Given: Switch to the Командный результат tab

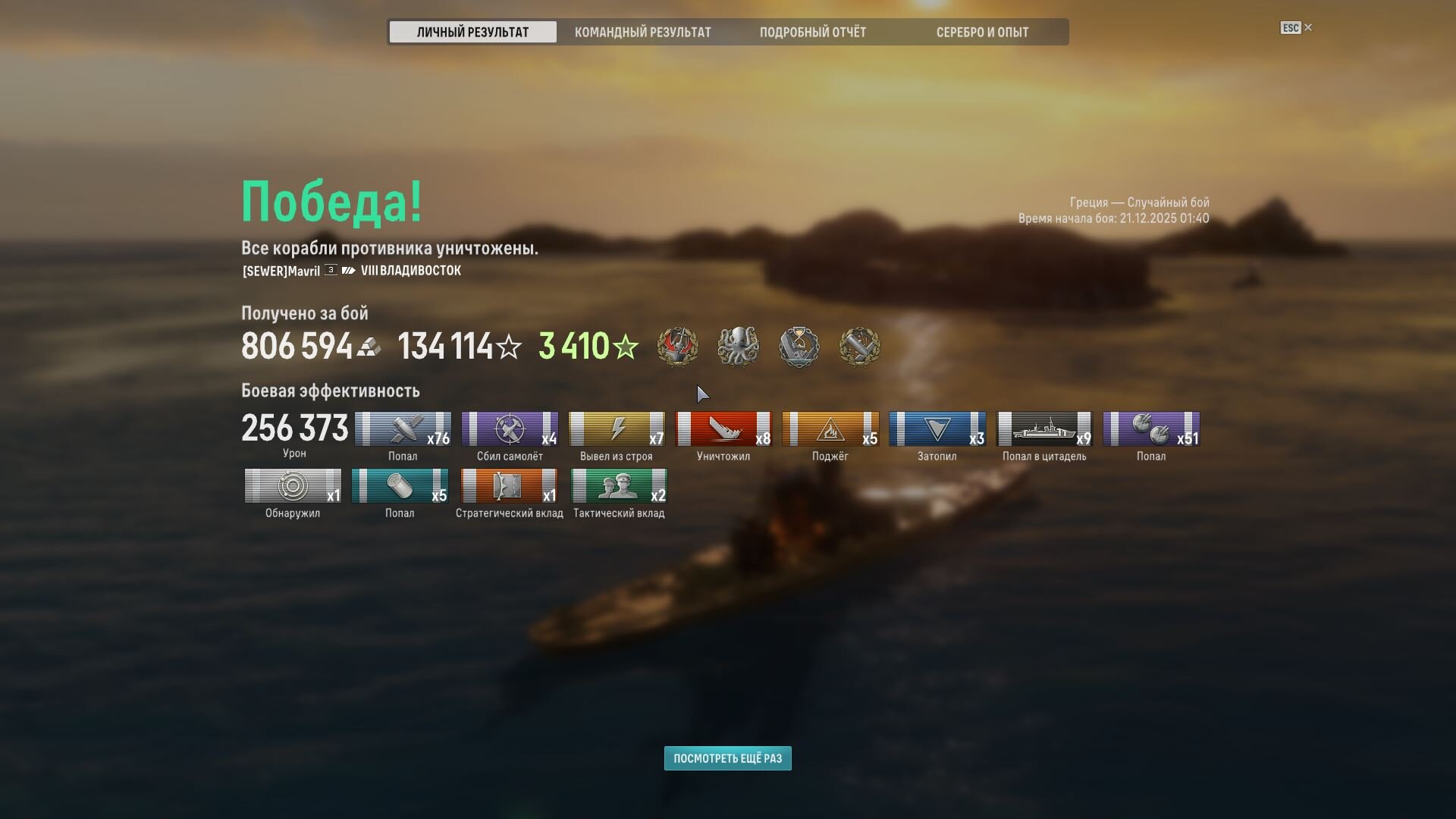Looking at the screenshot, I should click(642, 32).
